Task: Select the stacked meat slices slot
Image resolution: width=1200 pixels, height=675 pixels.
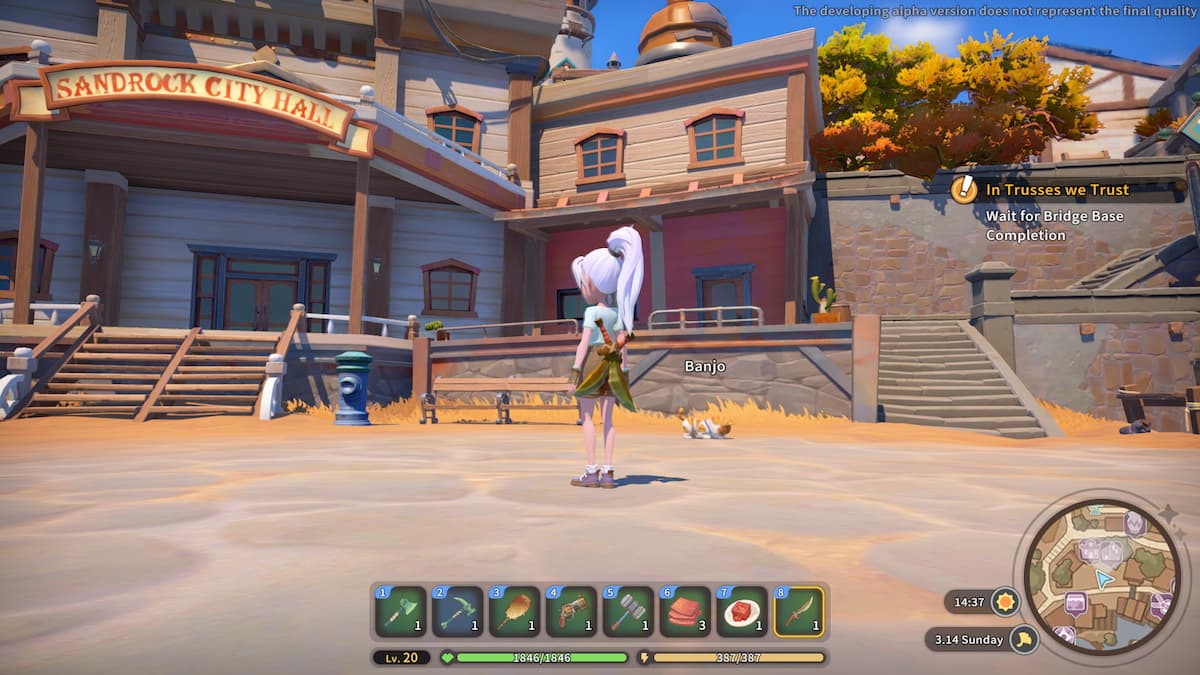Action: tap(685, 612)
